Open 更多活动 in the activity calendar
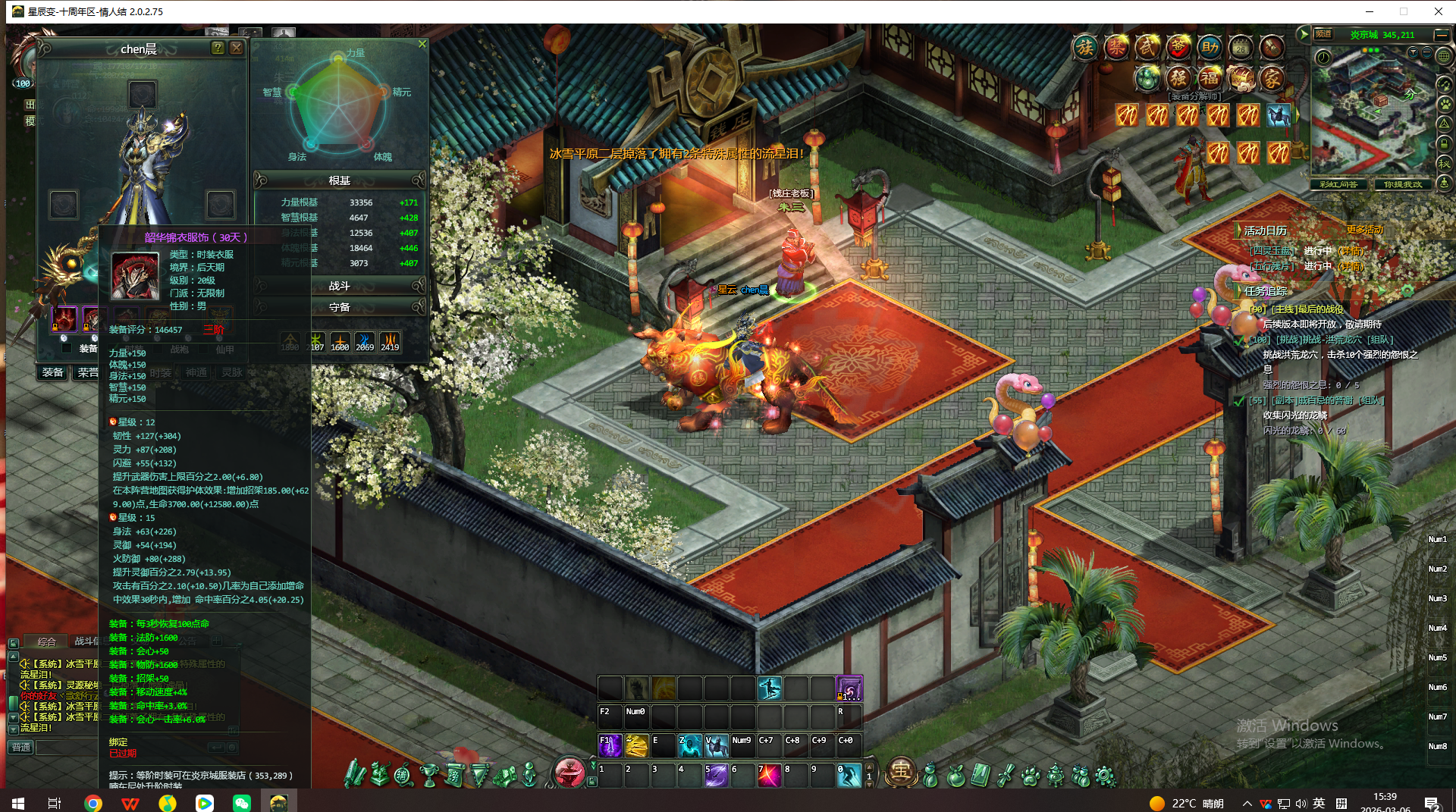This screenshot has width=1456, height=812. (1364, 230)
